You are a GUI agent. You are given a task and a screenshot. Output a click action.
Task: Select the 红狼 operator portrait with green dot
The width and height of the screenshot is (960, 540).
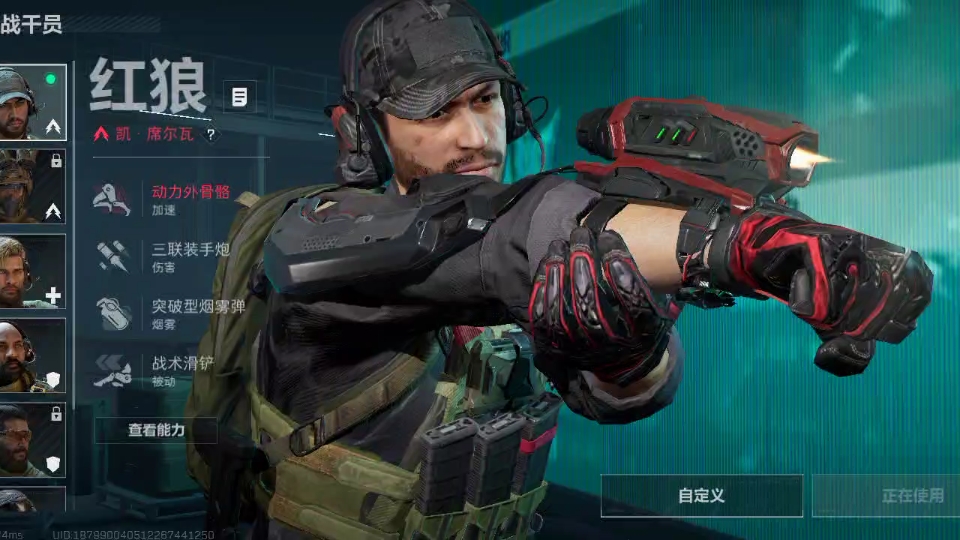[32, 102]
